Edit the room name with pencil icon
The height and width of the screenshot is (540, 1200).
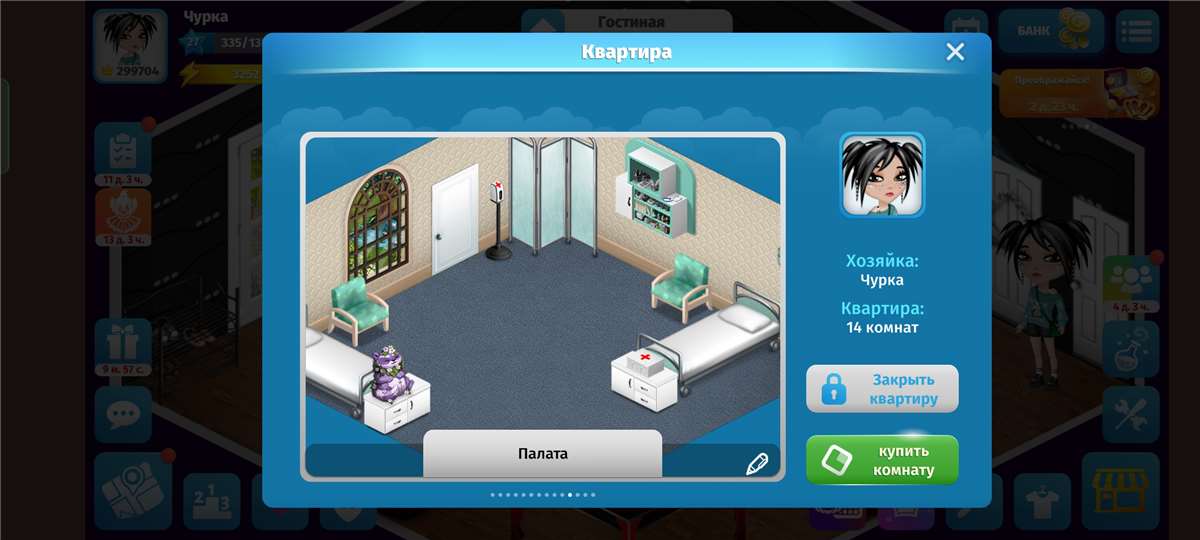pos(756,463)
